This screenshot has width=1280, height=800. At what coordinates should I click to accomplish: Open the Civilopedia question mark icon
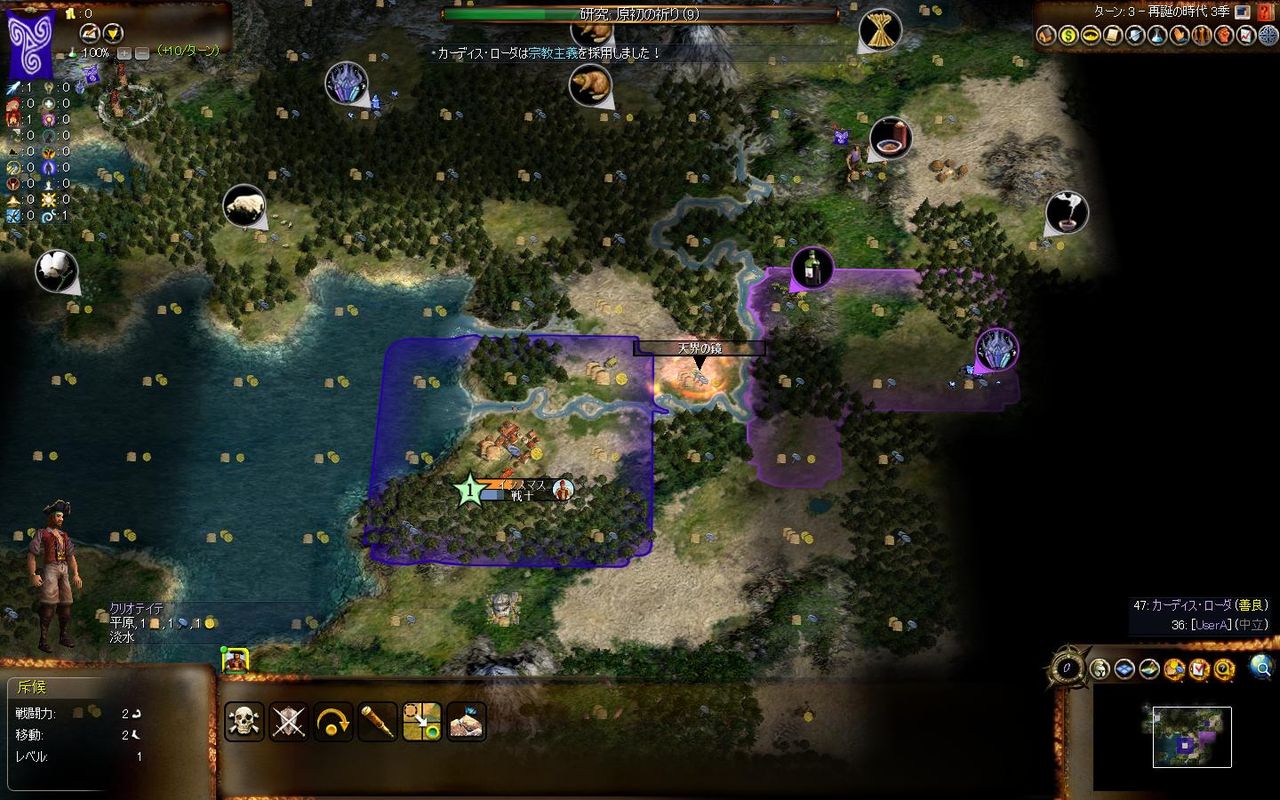coord(1222,669)
